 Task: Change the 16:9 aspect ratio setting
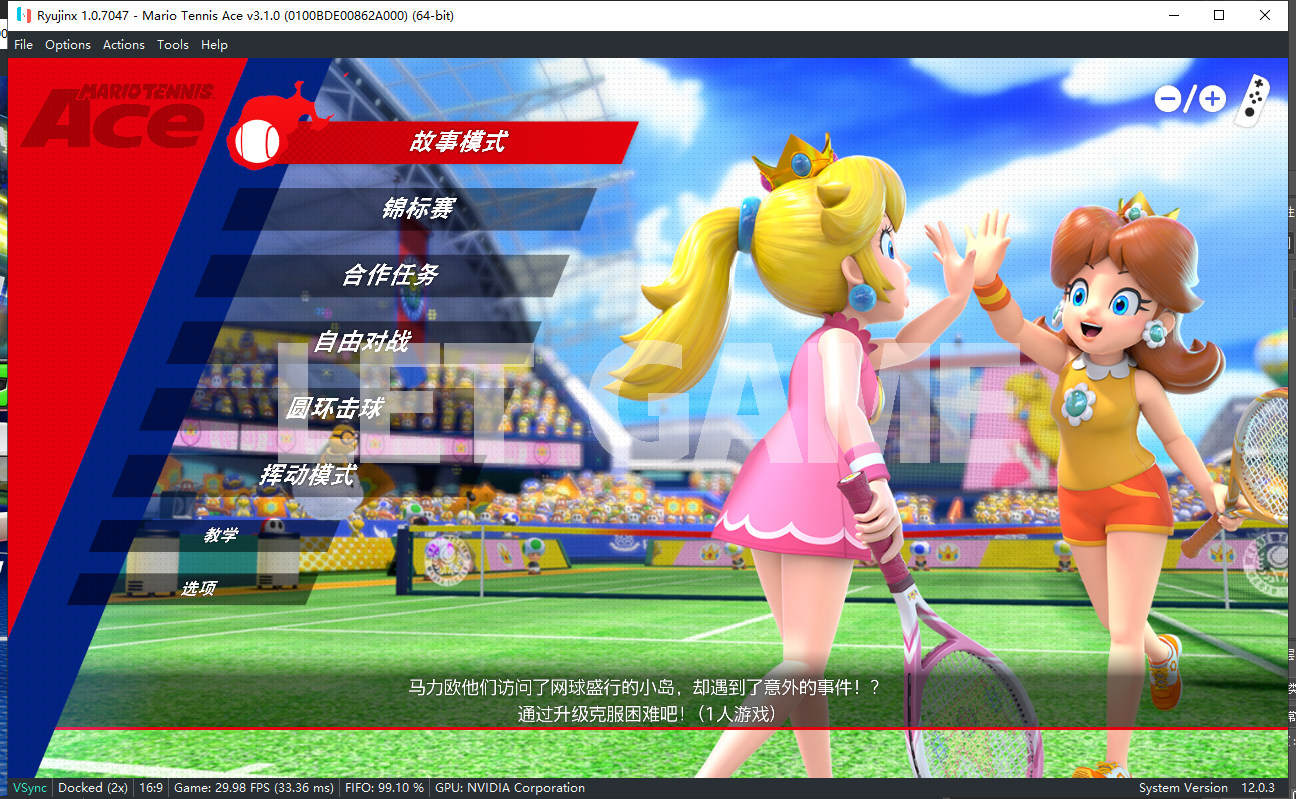click(151, 788)
